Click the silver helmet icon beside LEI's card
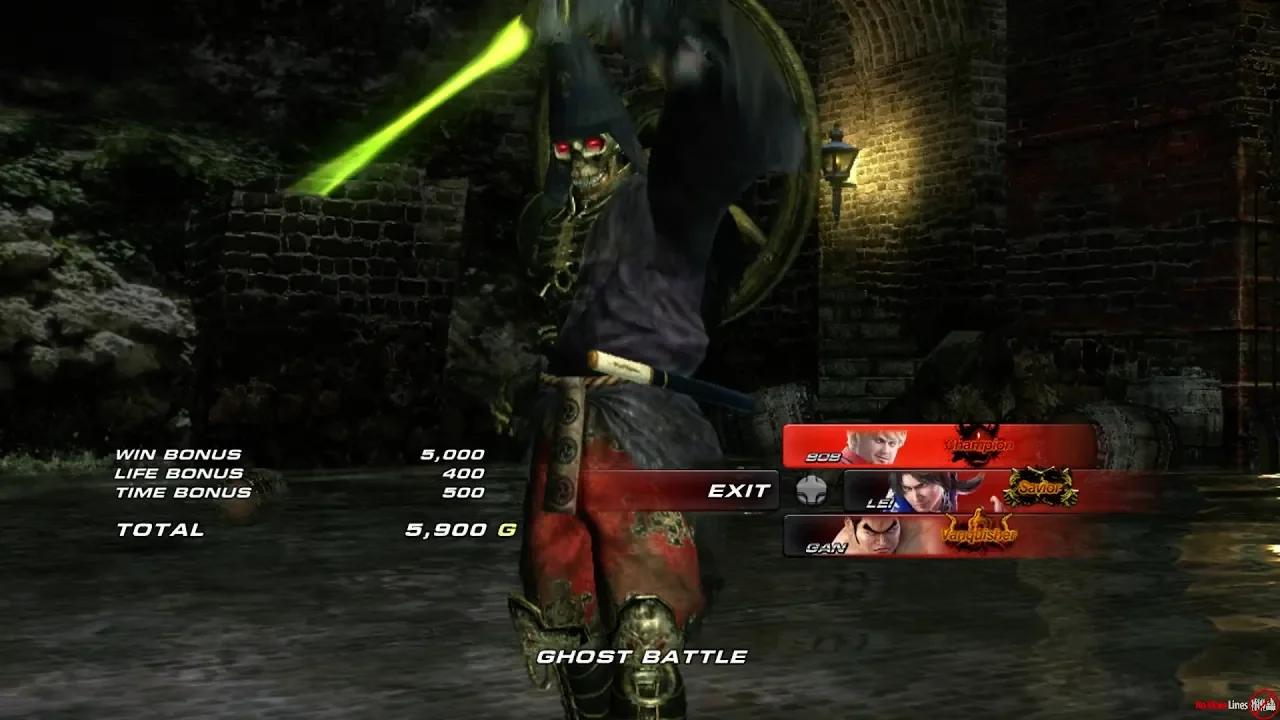This screenshot has width=1280, height=720. (812, 489)
